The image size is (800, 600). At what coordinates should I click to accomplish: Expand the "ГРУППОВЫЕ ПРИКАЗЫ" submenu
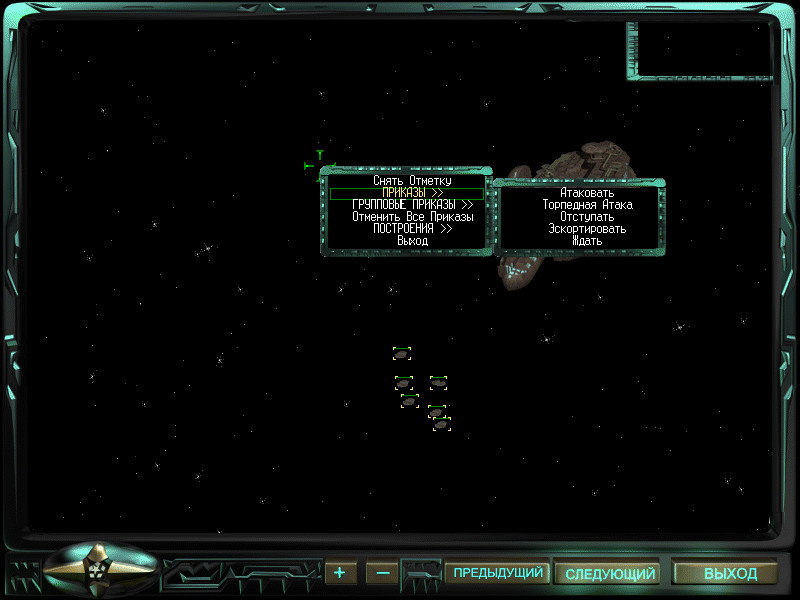pos(412,205)
